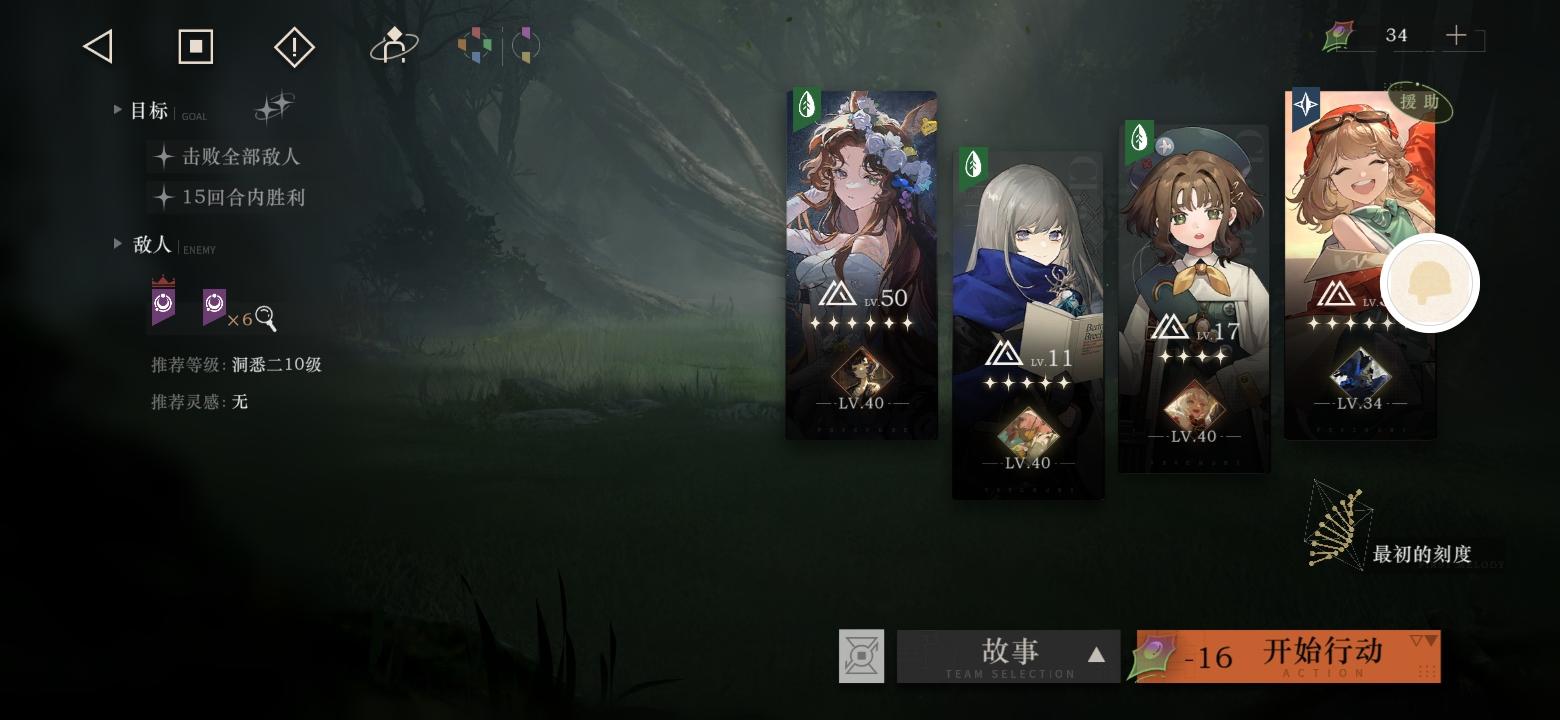Screen dimensions: 1560x720
Task: Select the second purple enemy banner
Action: pyautogui.click(x=213, y=305)
